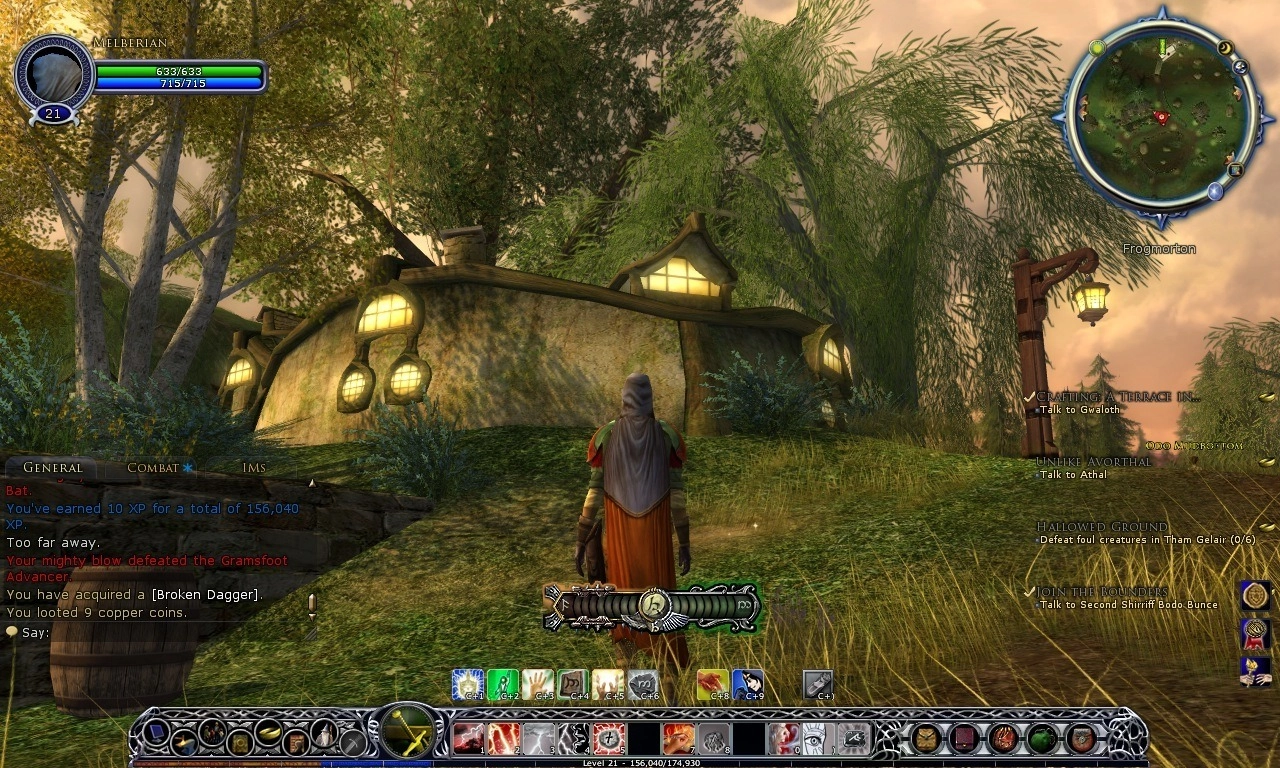This screenshot has width=1280, height=768.
Task: Click the golden sword auto-attack button
Action: [x=408, y=731]
